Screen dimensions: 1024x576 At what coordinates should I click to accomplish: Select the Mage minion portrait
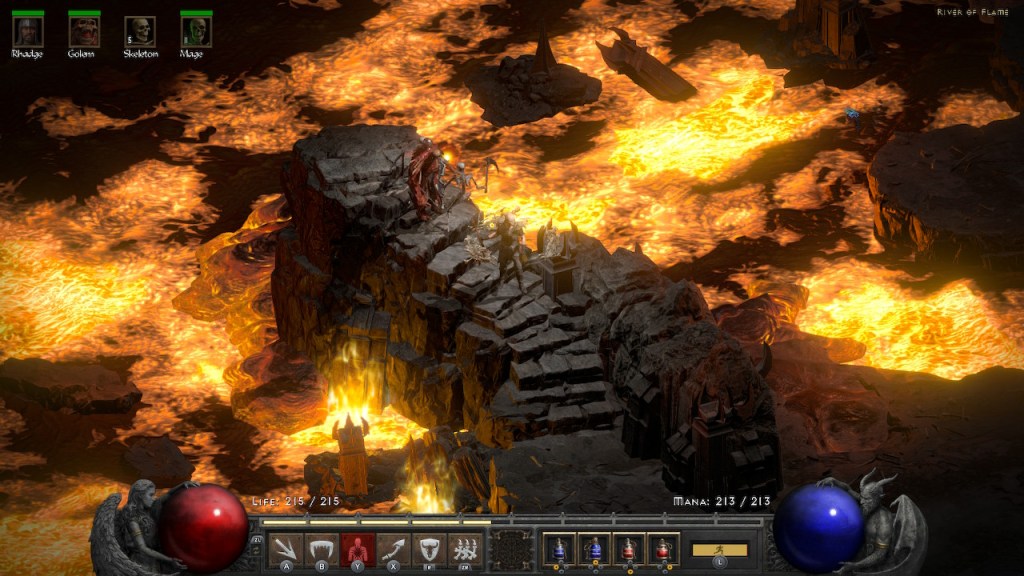[x=196, y=31]
